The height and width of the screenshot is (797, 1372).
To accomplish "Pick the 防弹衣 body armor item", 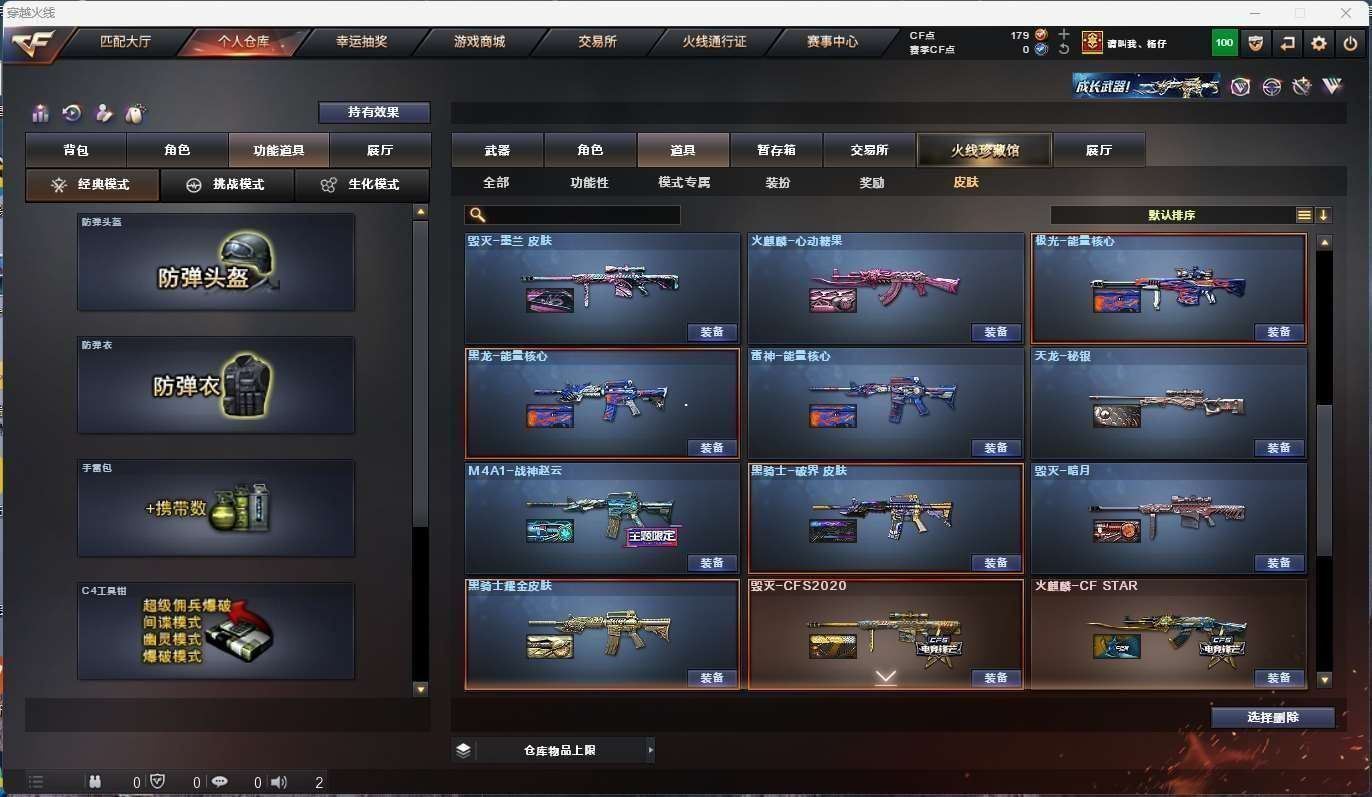I will tap(216, 385).
